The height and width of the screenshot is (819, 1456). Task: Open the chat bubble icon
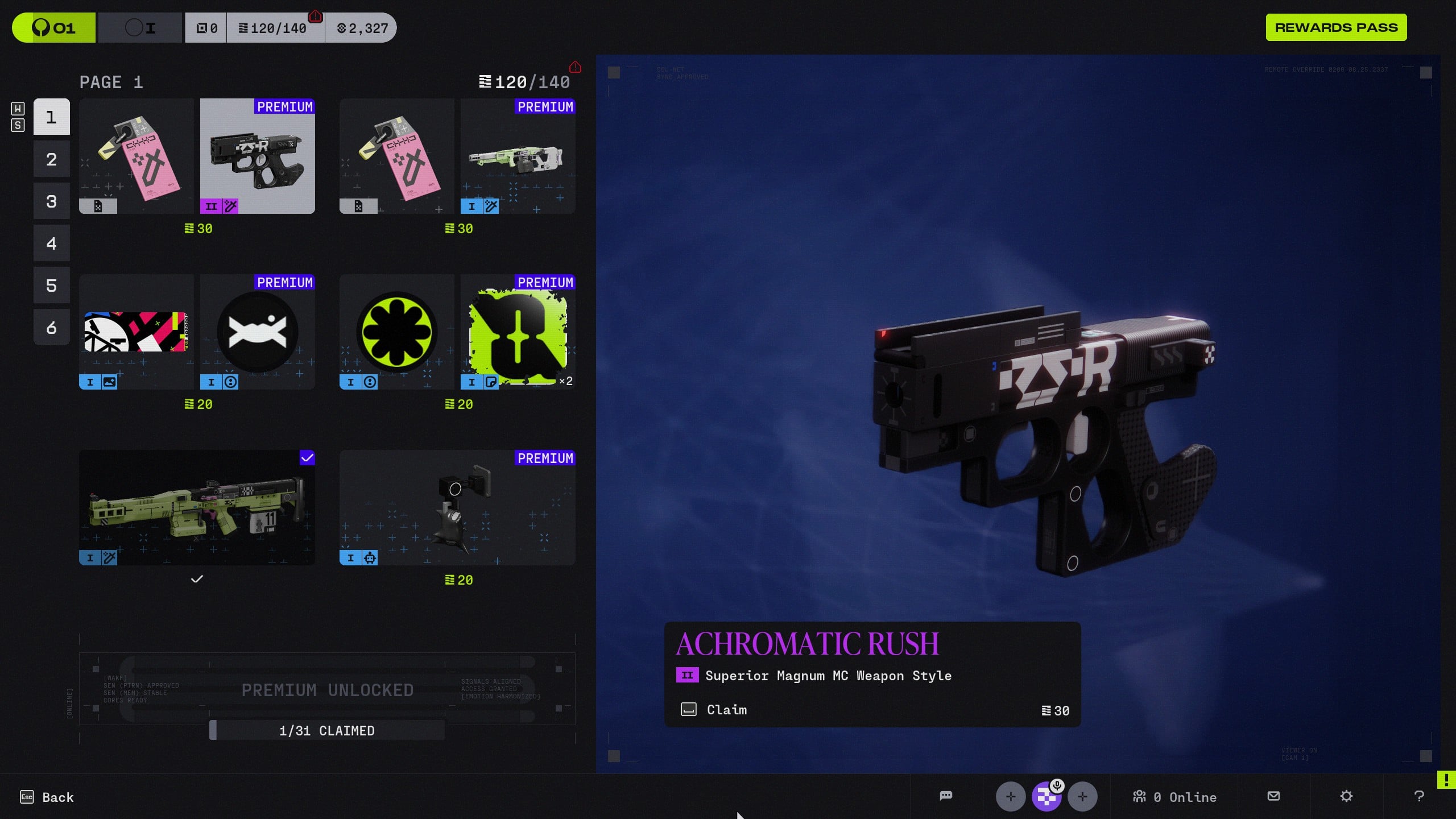(x=946, y=796)
